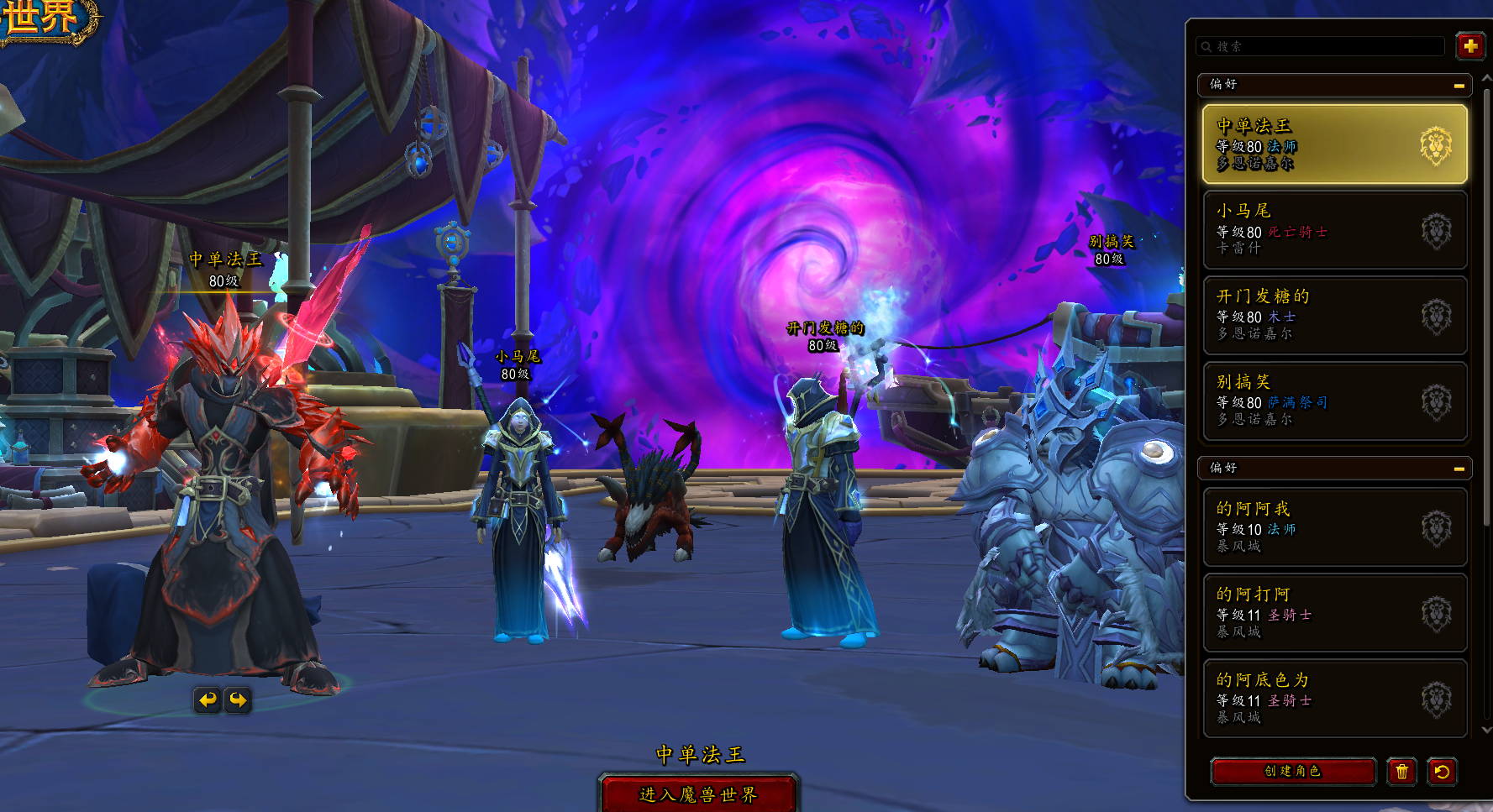Viewport: 1493px width, 812px height.
Task: Click the red plus button beside search
Action: click(x=1469, y=46)
